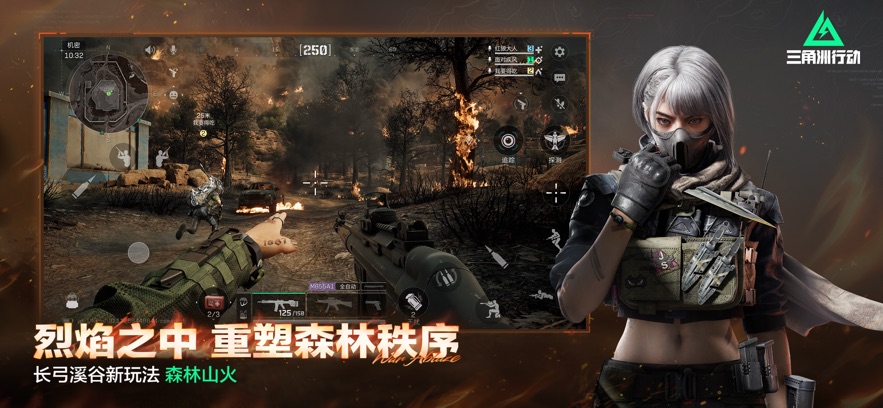Activate the 追踪 tracking skill
883x408 pixels.
coord(510,140)
